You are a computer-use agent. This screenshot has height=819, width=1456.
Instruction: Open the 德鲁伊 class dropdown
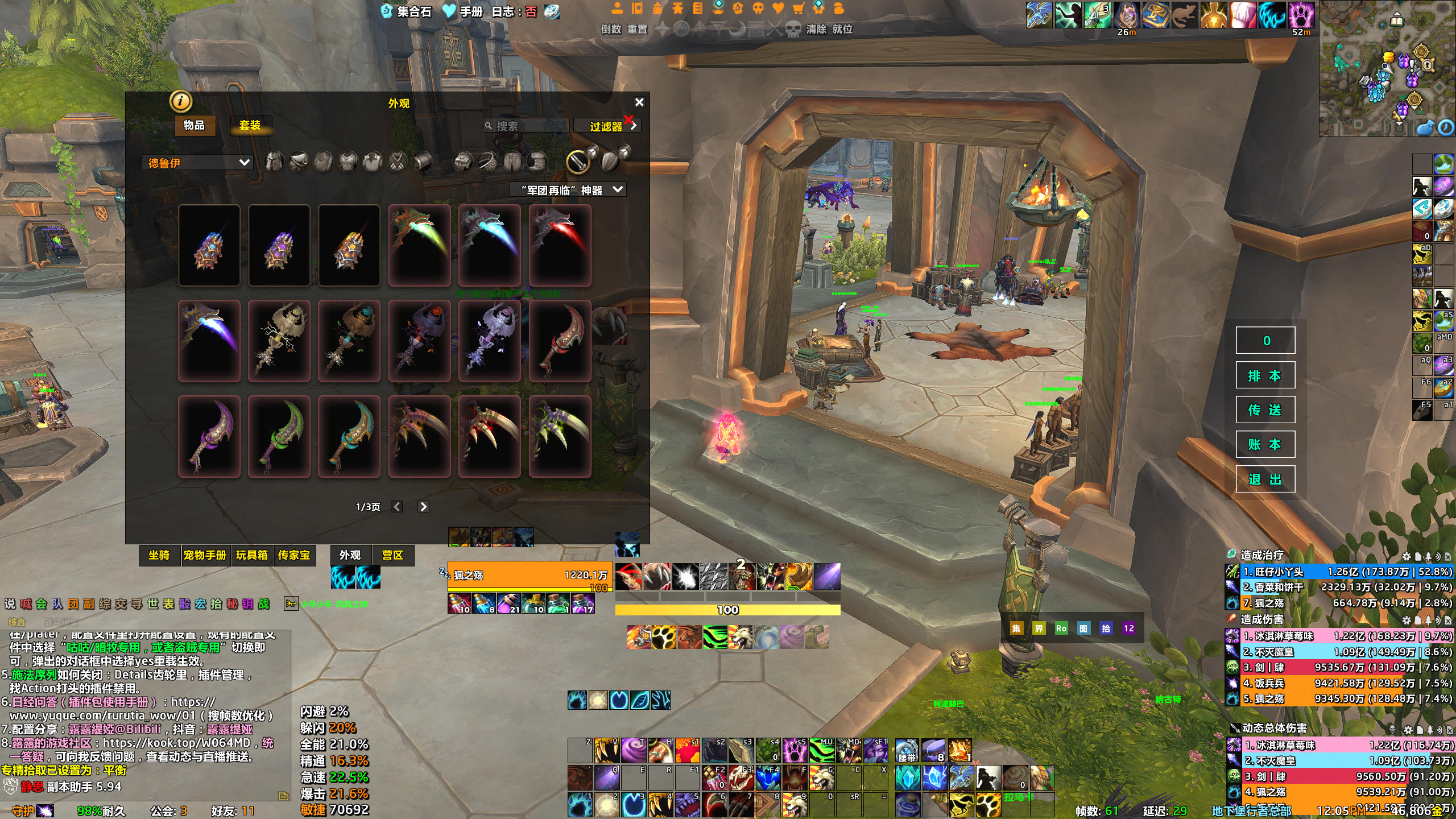[197, 163]
